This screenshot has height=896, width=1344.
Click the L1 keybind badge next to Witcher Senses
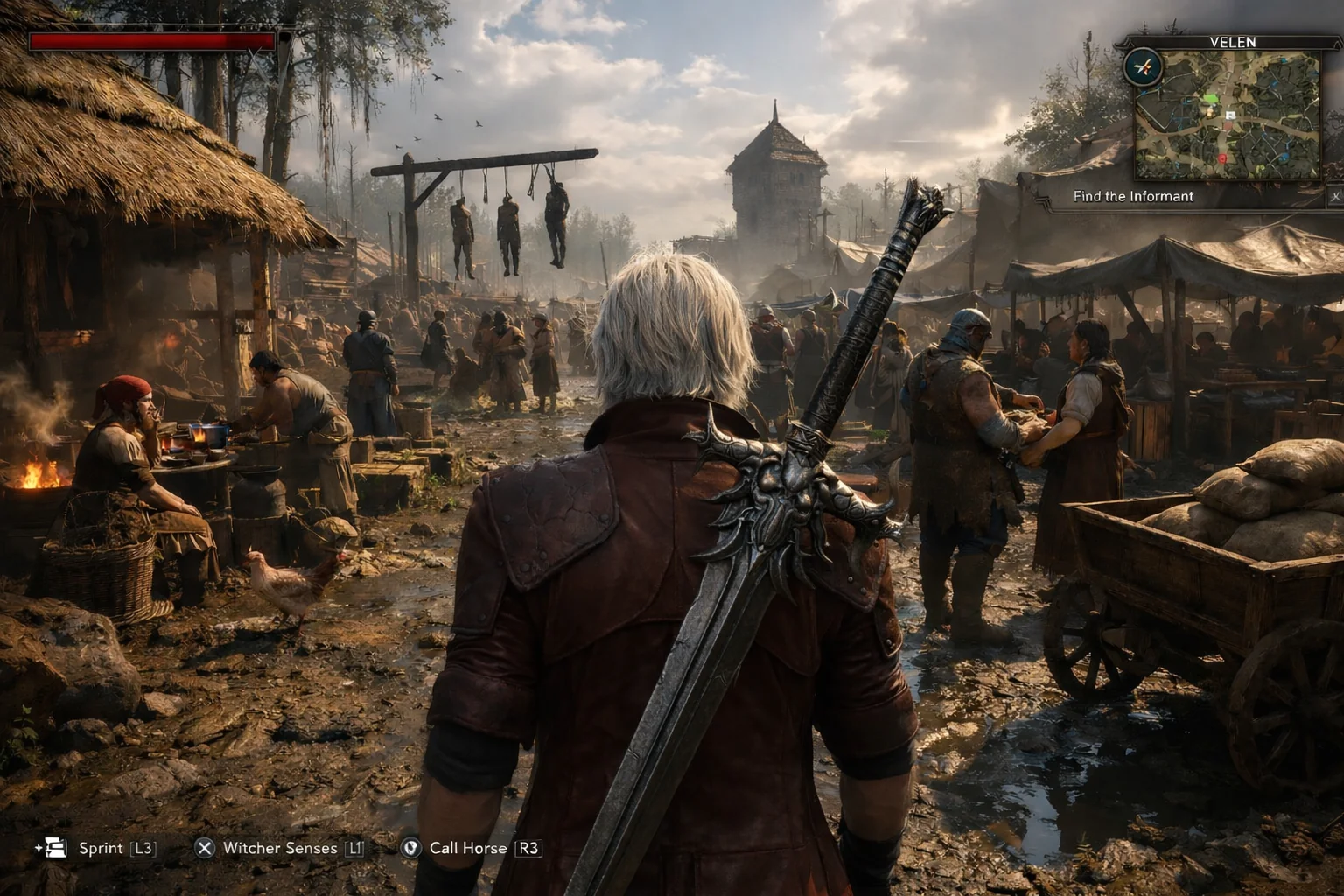[353, 847]
